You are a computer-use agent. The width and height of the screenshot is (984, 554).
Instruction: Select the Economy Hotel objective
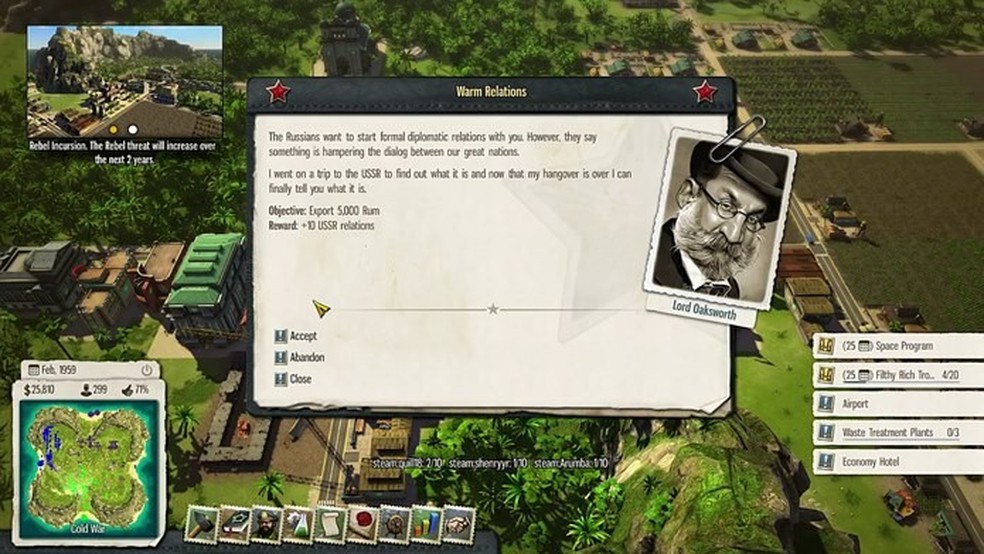[896, 461]
